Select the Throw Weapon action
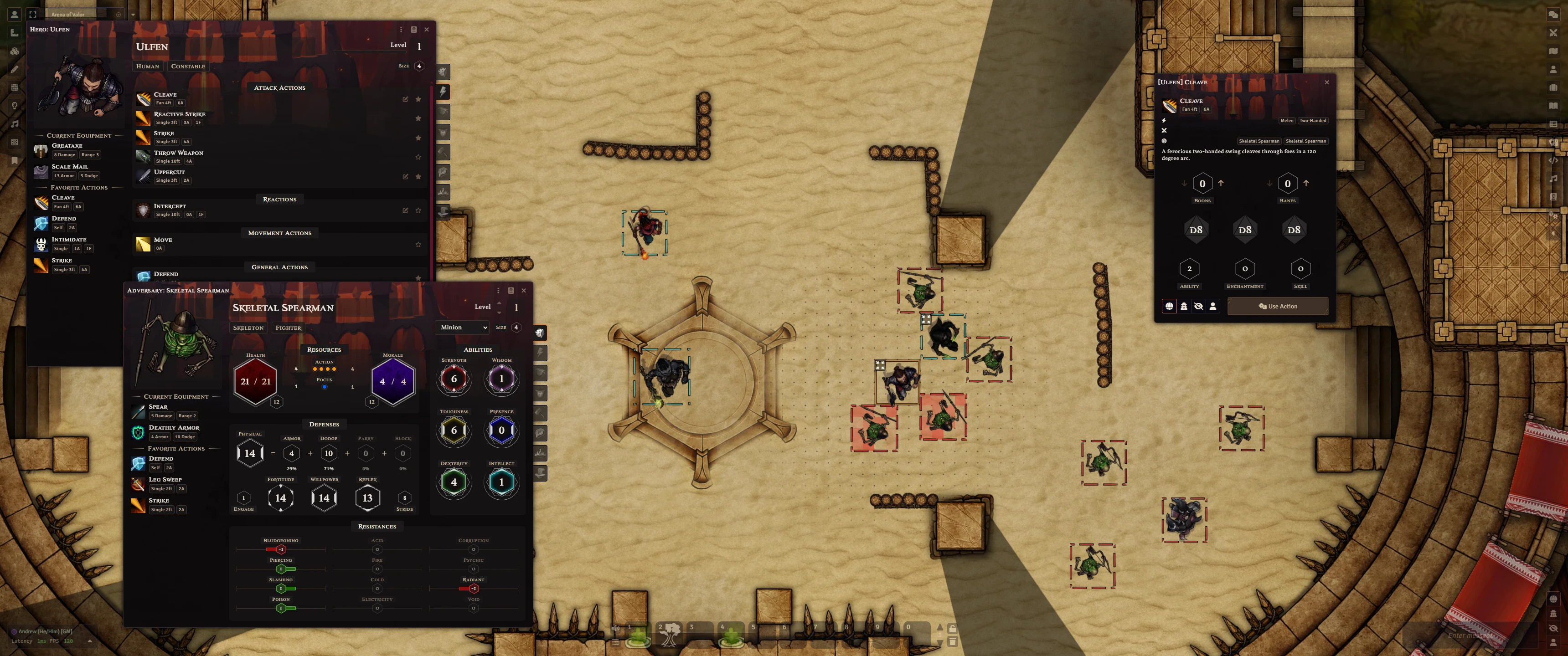Image resolution: width=1568 pixels, height=656 pixels. coord(178,153)
